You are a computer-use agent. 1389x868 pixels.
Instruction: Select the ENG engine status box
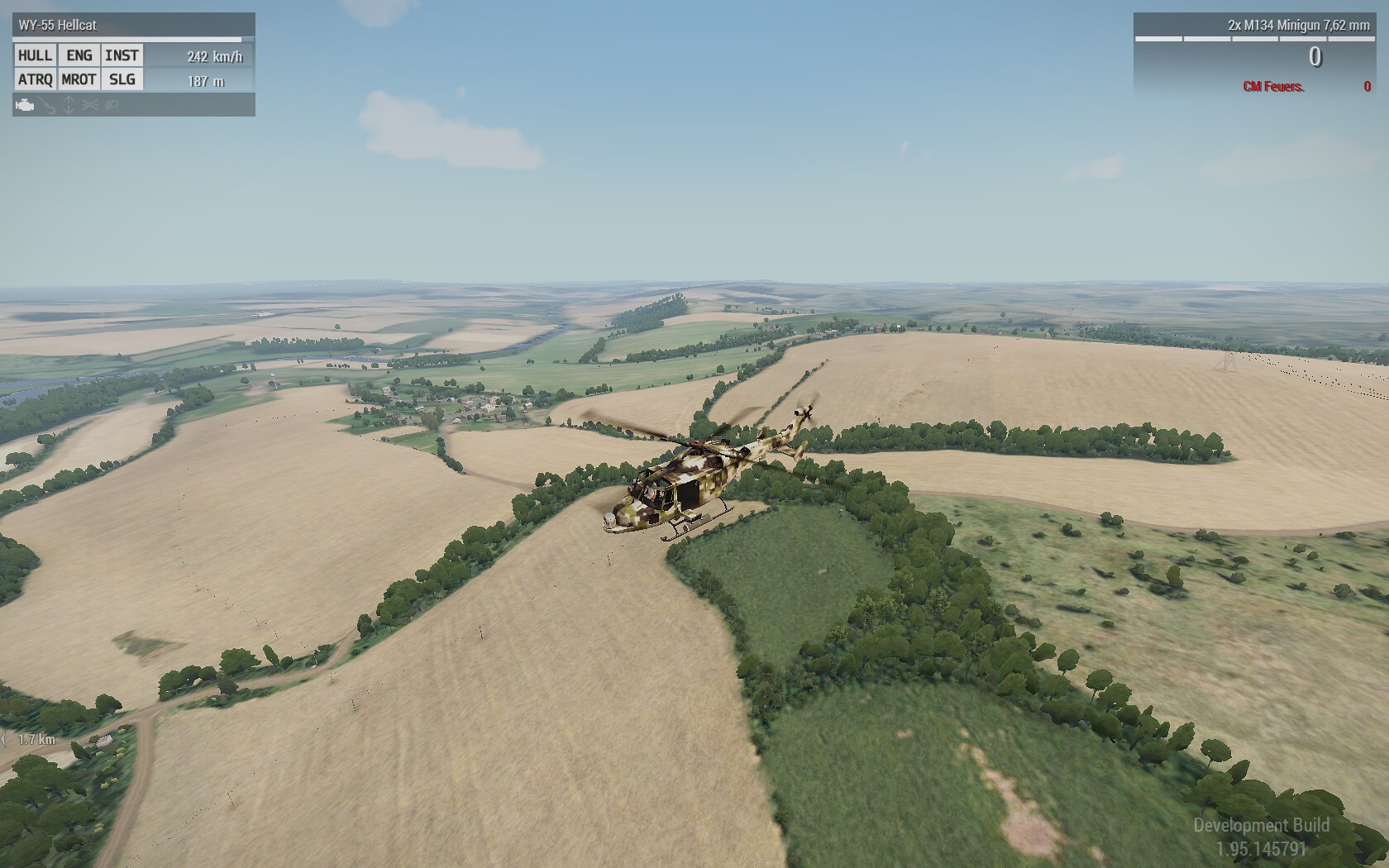[79, 55]
